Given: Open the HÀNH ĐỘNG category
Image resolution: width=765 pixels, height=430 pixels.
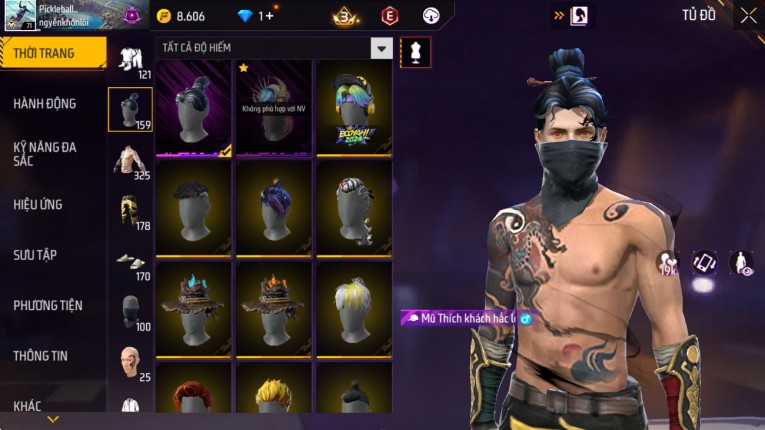Looking at the screenshot, I should [x=45, y=103].
